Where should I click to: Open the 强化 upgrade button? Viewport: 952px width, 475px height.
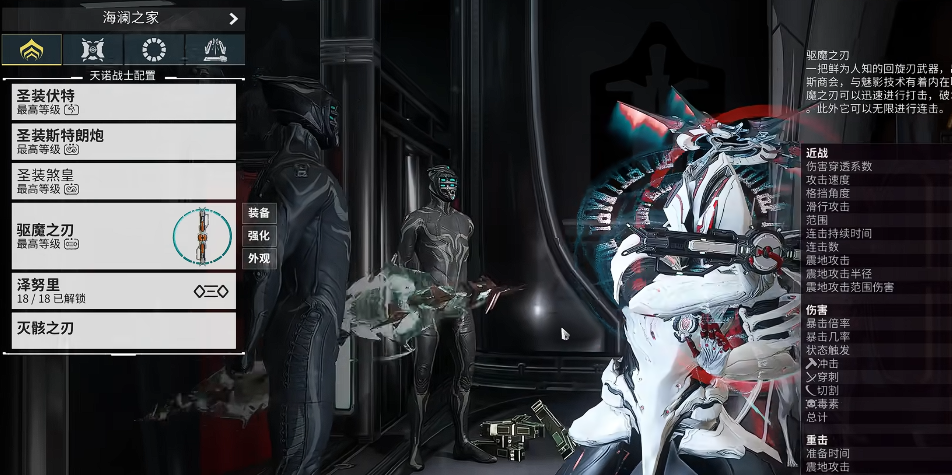(259, 236)
